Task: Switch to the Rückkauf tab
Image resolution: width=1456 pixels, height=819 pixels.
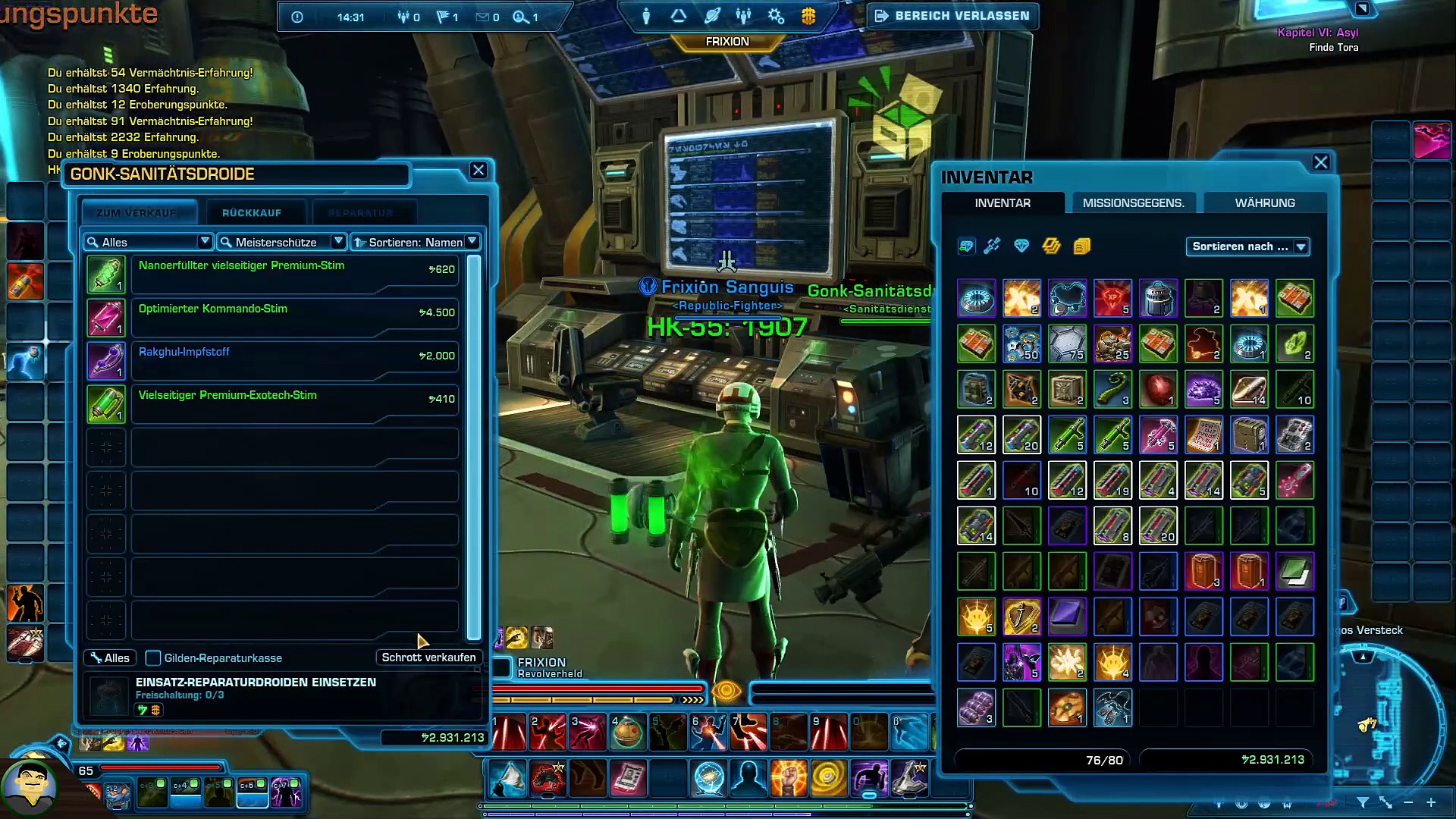Action: [x=252, y=213]
